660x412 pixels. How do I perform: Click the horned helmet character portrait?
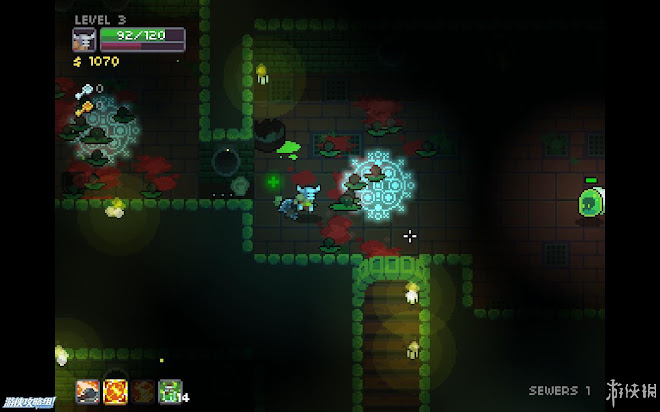coord(85,40)
